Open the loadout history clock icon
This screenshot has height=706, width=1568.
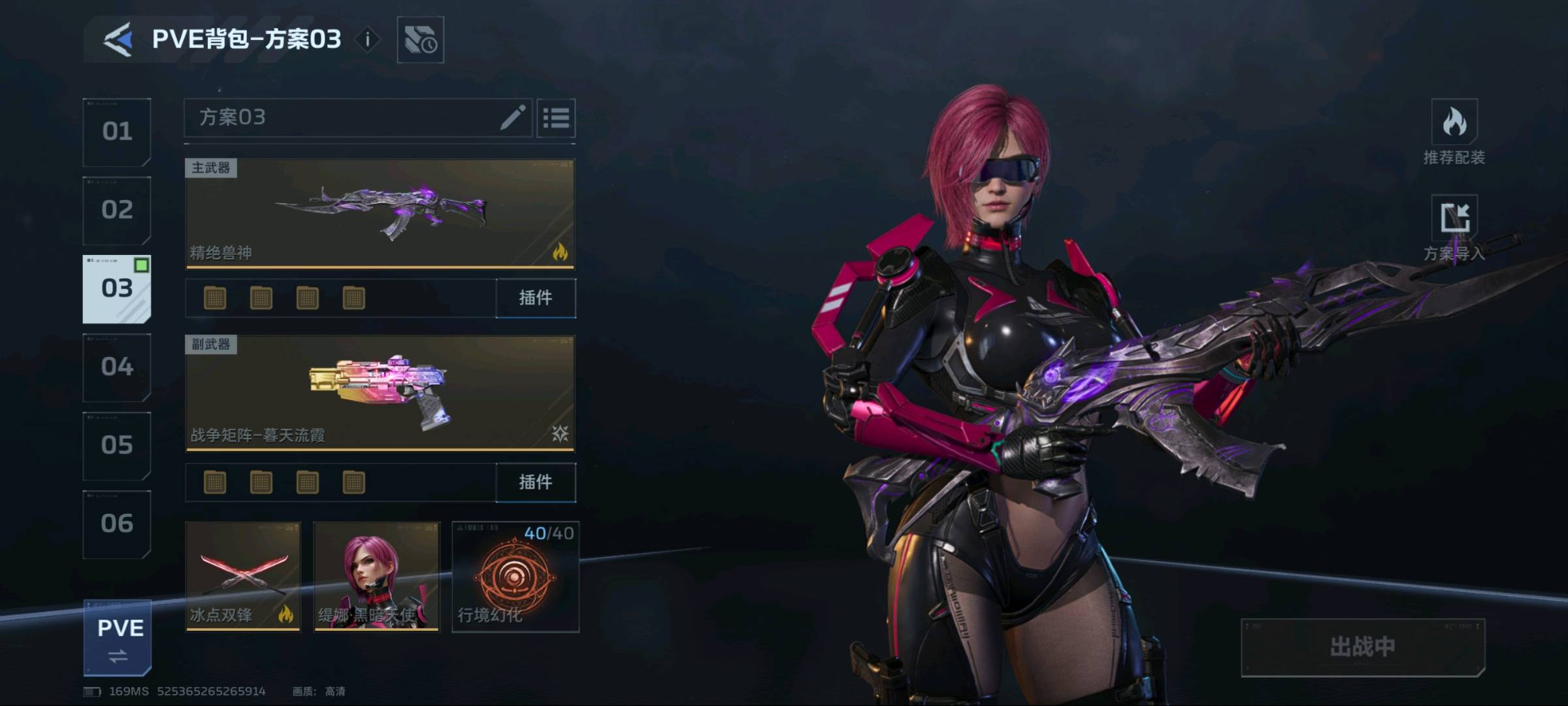420,40
